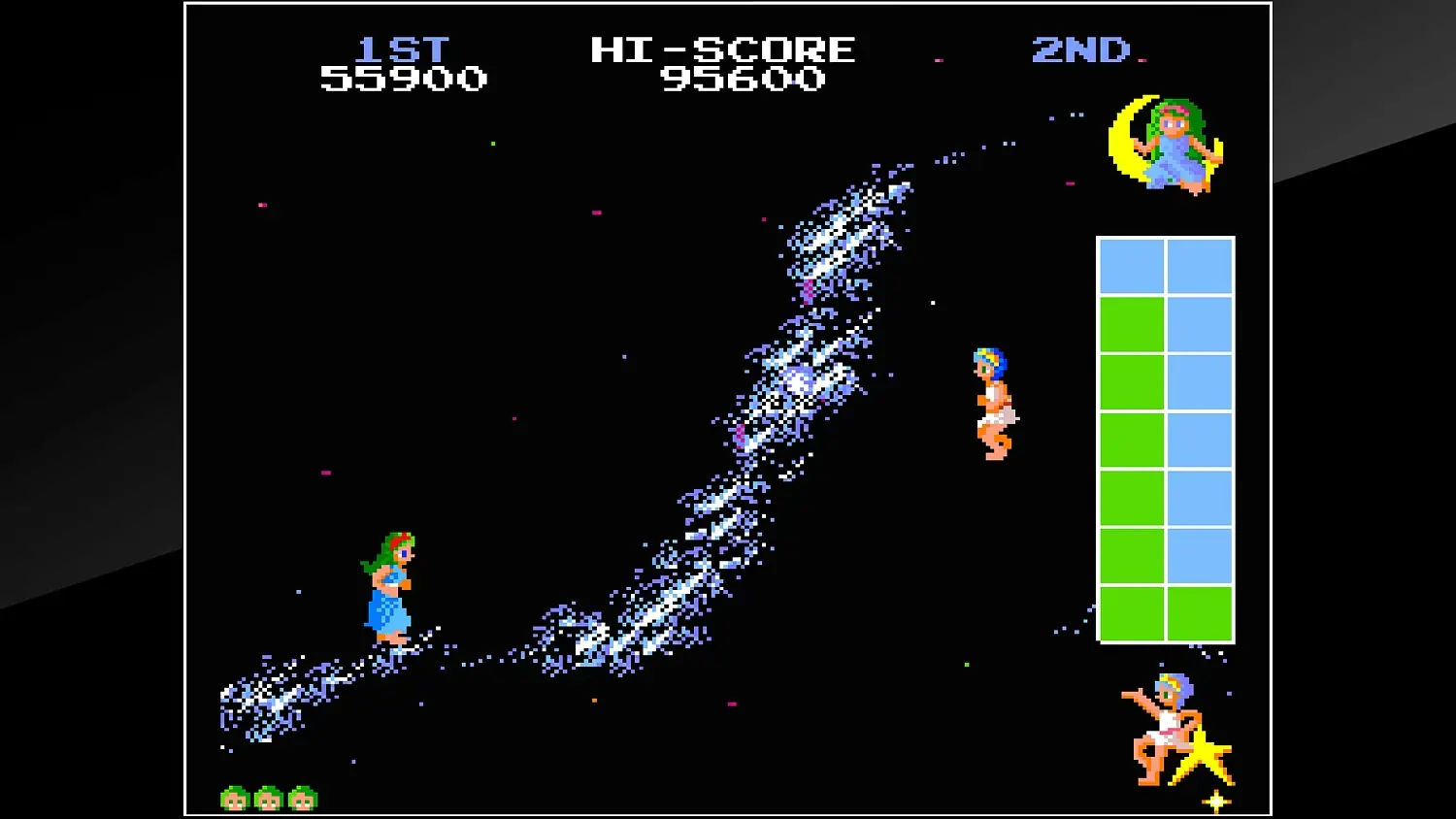
Task: Click the score value 55900
Action: [x=403, y=79]
